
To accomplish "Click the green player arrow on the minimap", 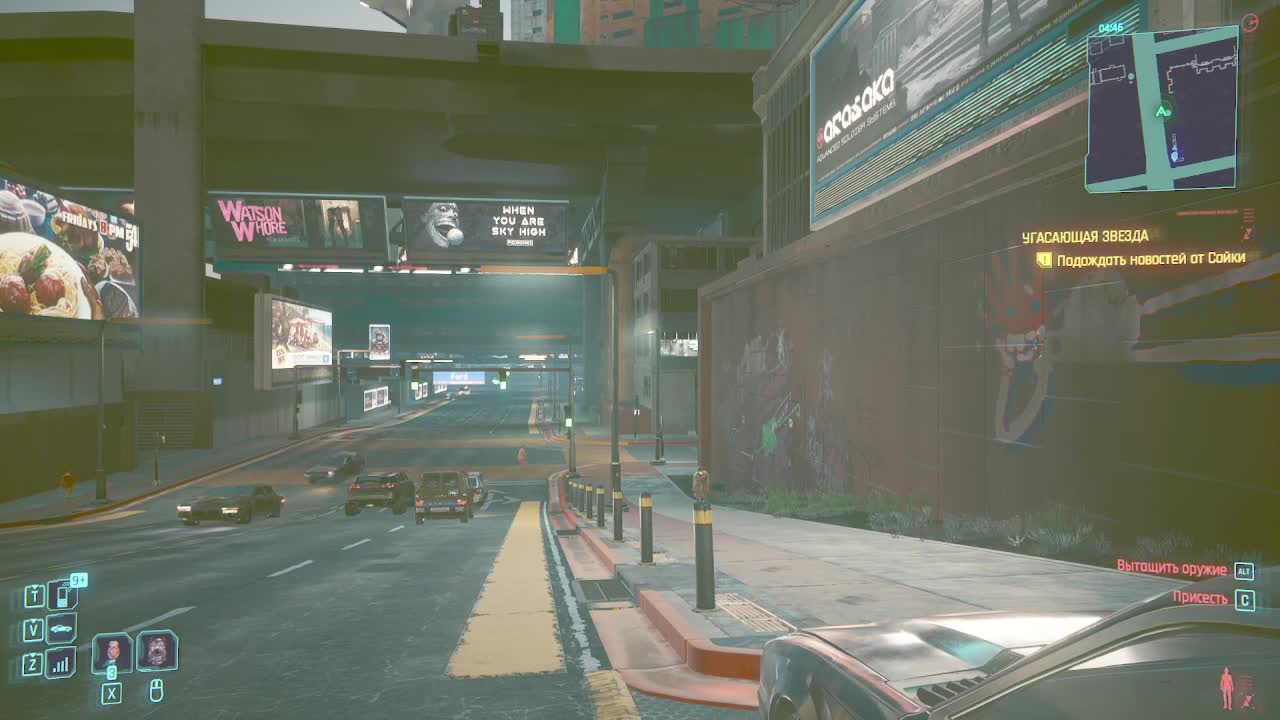I will [1162, 113].
